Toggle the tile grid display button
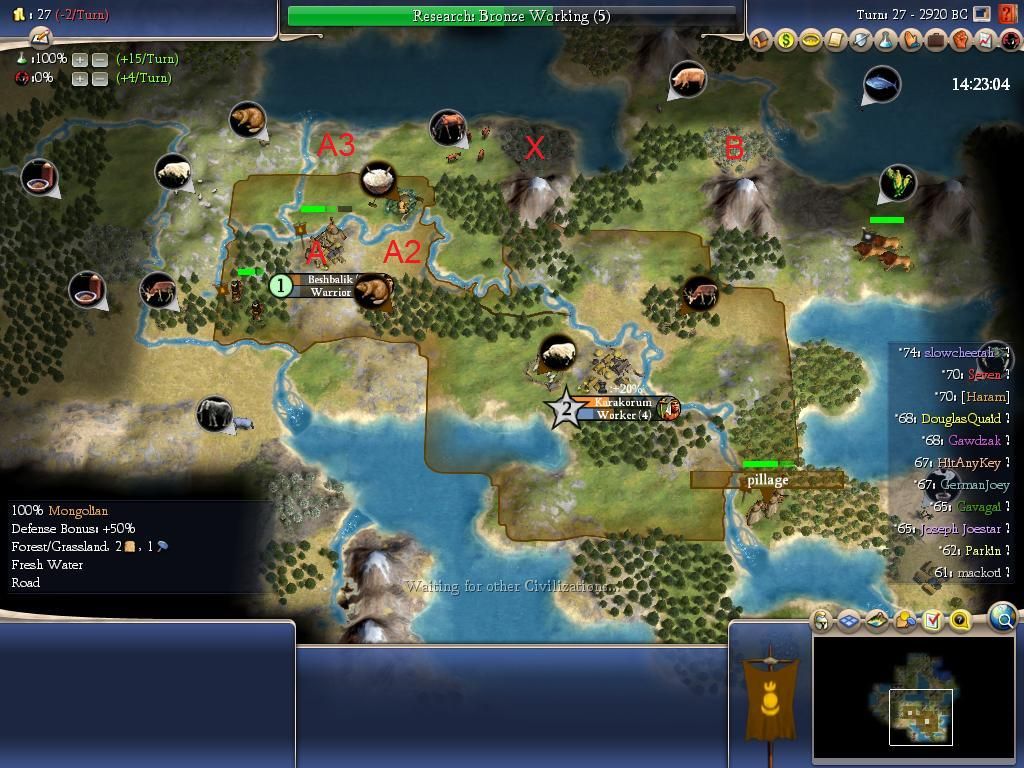This screenshot has height=768, width=1024. [849, 621]
